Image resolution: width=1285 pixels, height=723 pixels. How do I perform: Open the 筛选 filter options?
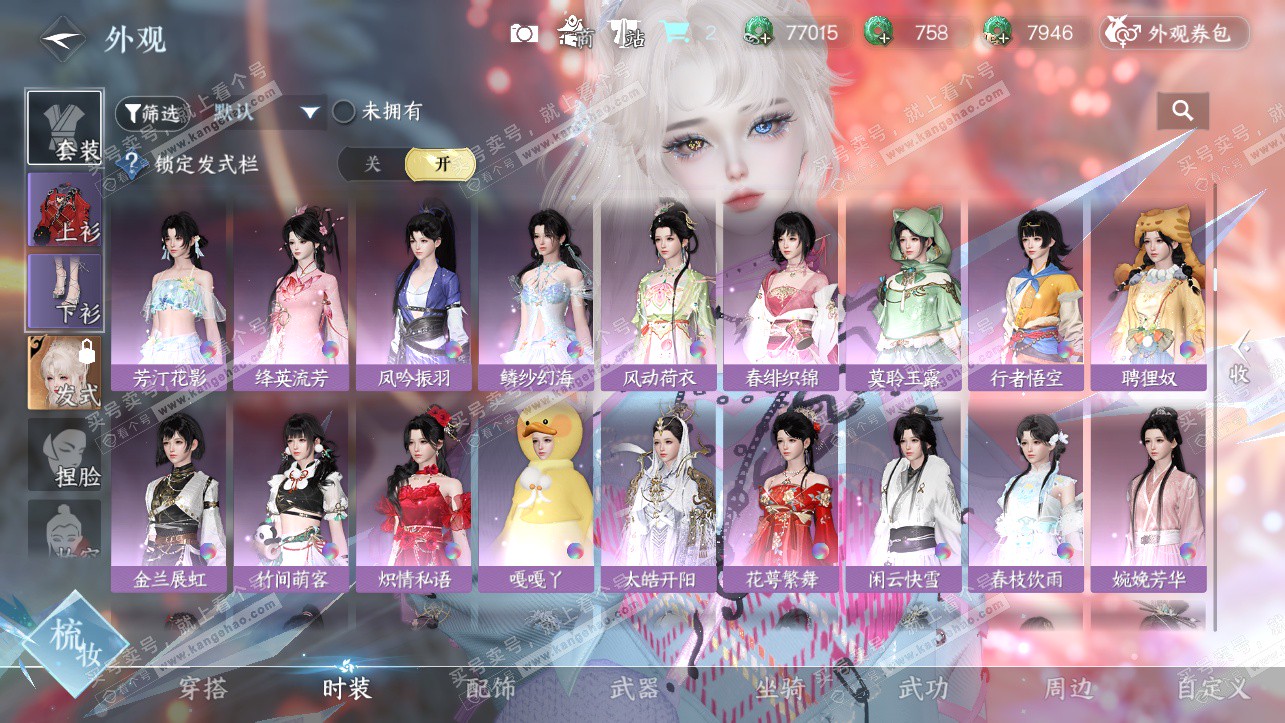151,113
